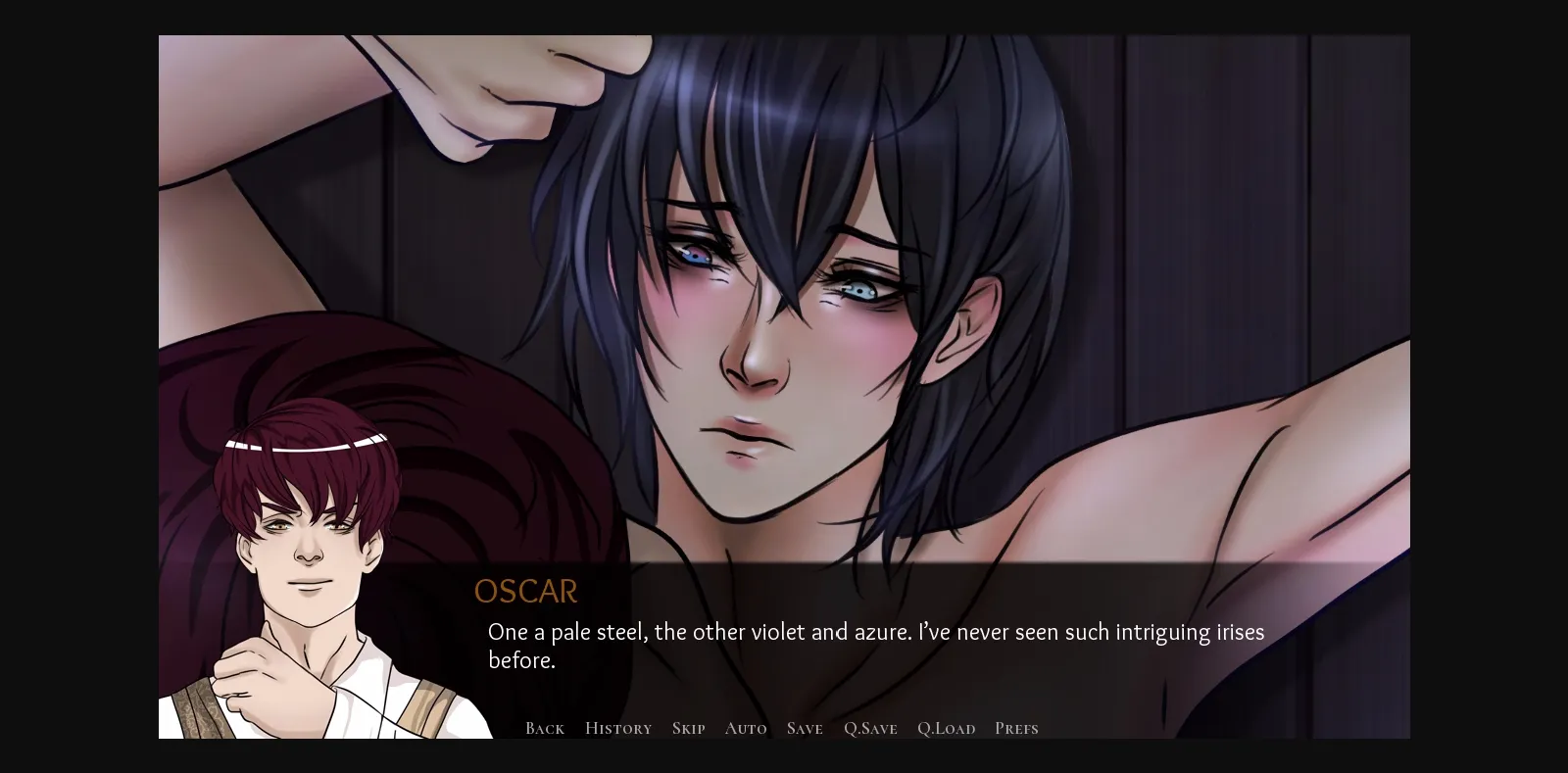Click Oscar's dialogue text about intriguing irises
This screenshot has width=1568, height=773.
(x=875, y=632)
